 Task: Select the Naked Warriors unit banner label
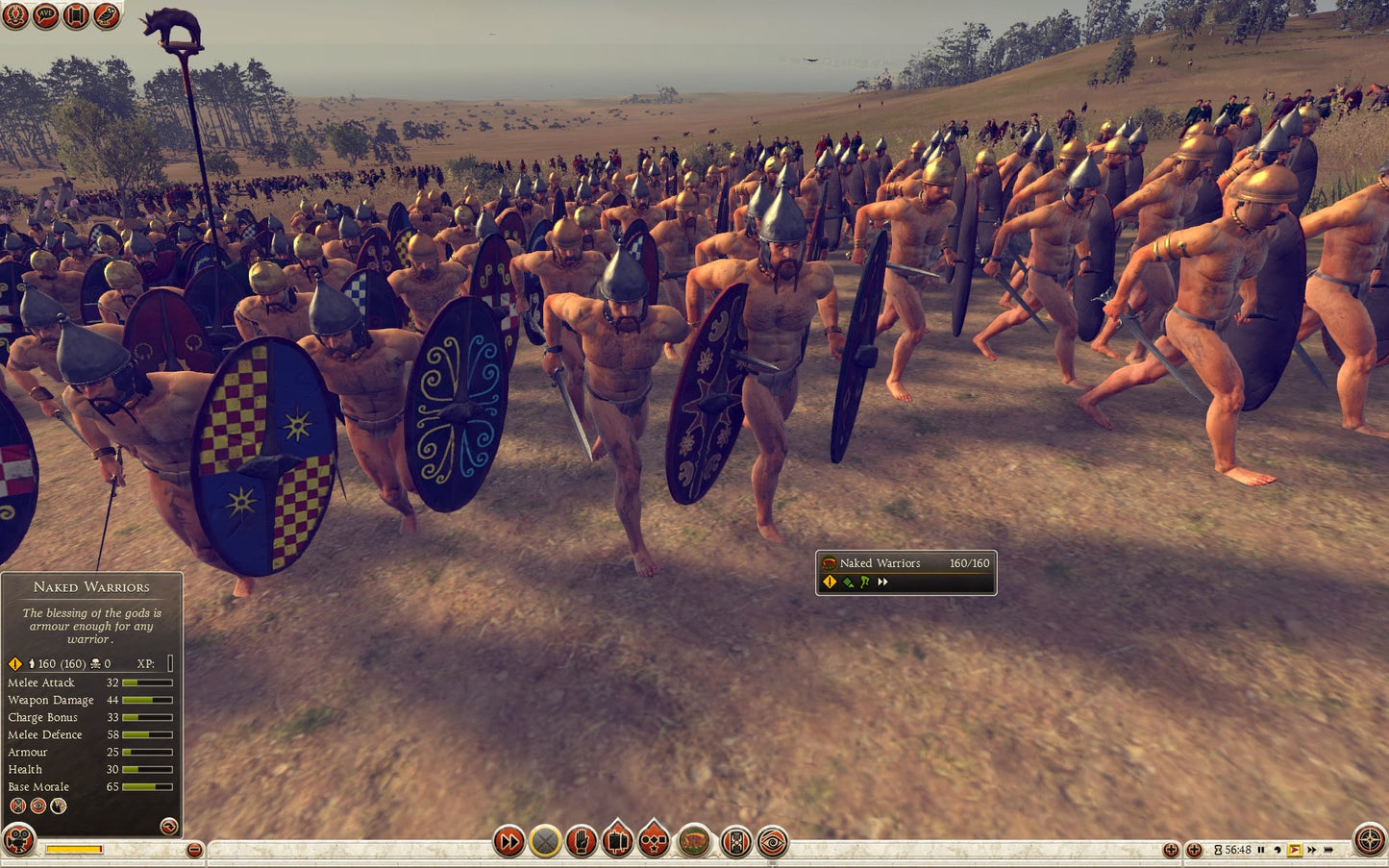pyautogui.click(x=881, y=563)
